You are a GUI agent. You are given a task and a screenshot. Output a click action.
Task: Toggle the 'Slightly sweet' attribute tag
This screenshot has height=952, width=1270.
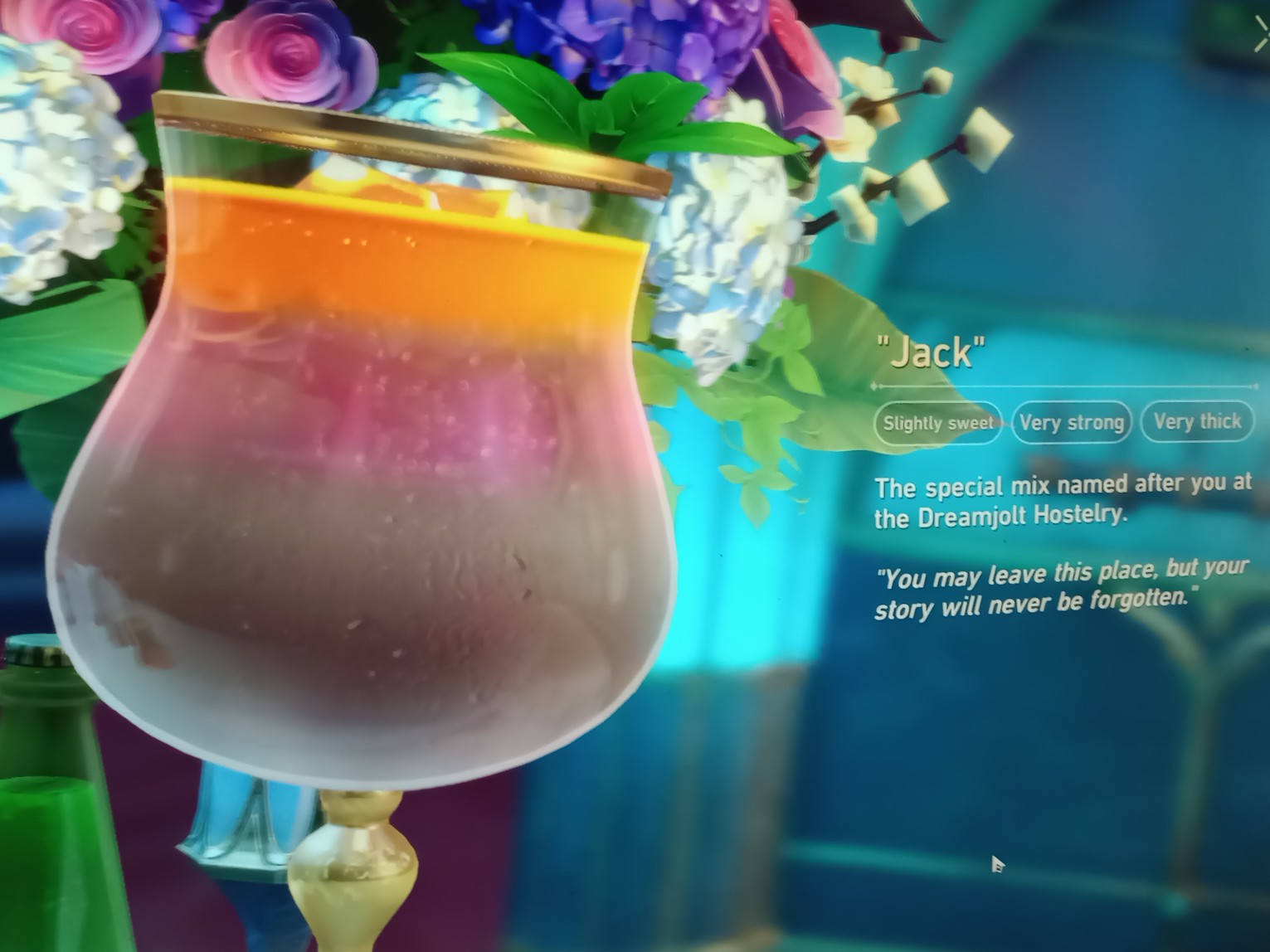(x=937, y=422)
